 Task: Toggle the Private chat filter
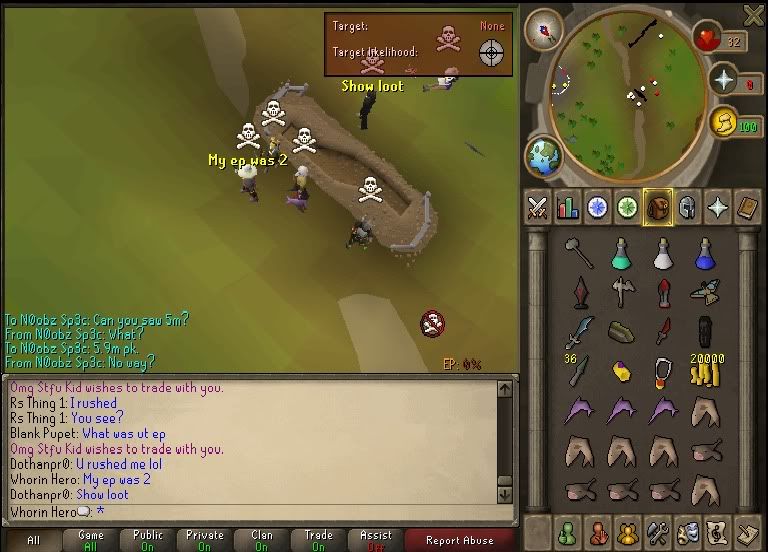(x=205, y=540)
